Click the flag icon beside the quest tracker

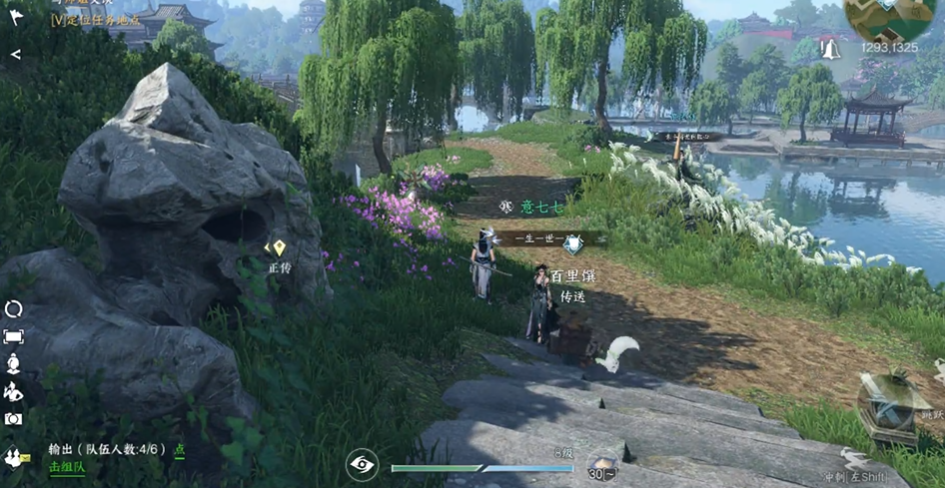15,17
